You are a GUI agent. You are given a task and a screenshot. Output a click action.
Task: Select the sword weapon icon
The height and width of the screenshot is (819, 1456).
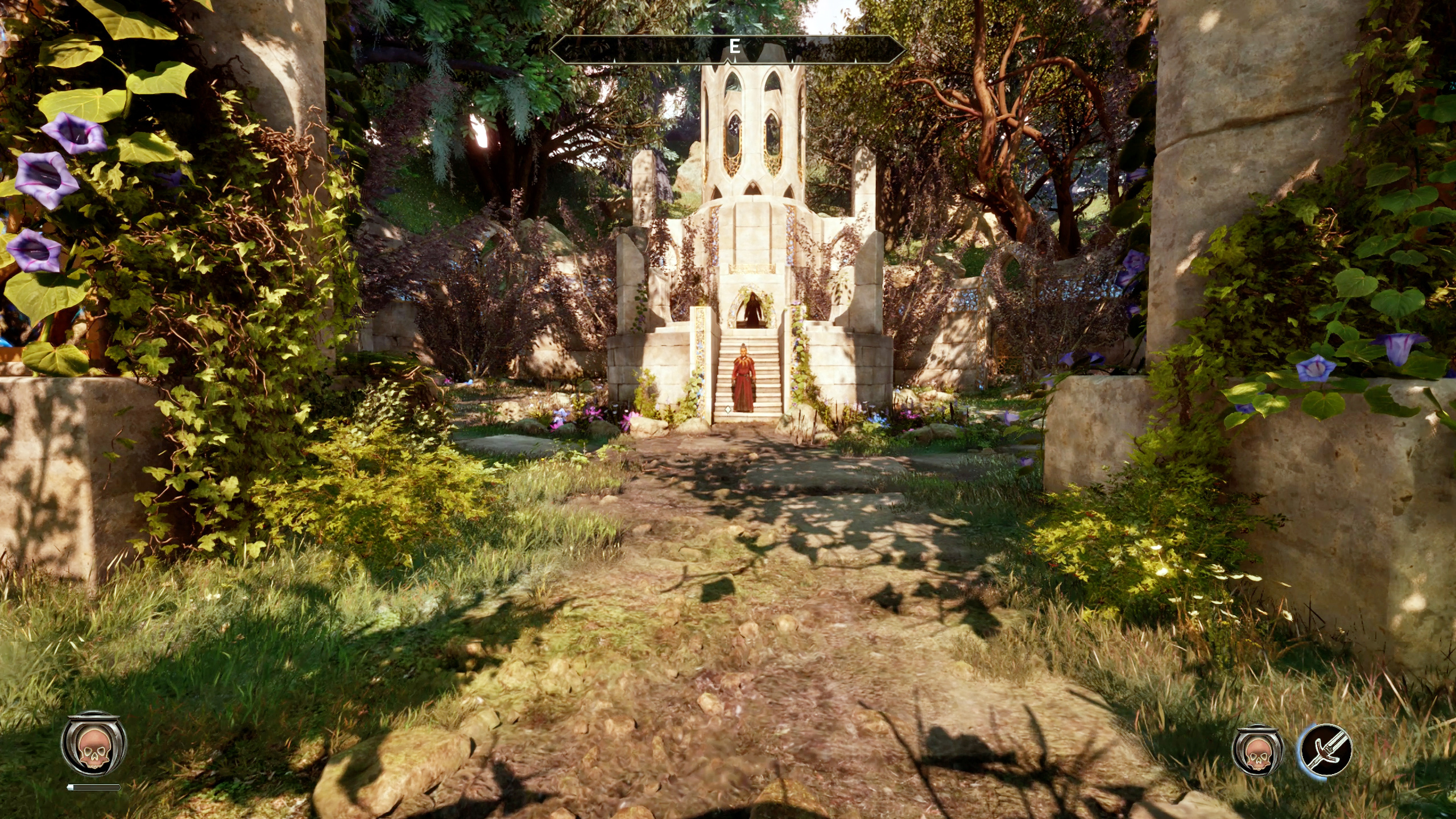click(x=1325, y=750)
